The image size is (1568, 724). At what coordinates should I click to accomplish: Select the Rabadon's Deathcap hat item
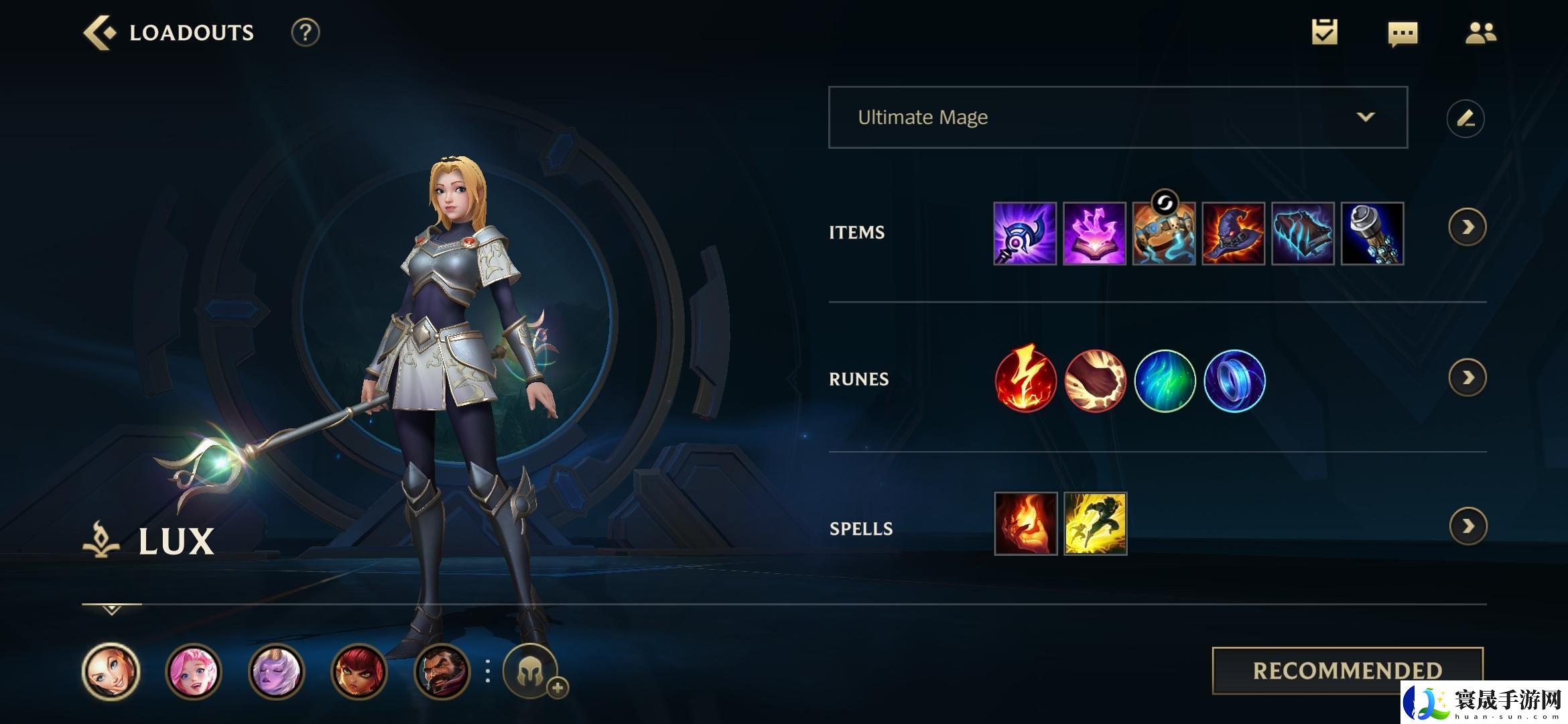[x=1234, y=233]
